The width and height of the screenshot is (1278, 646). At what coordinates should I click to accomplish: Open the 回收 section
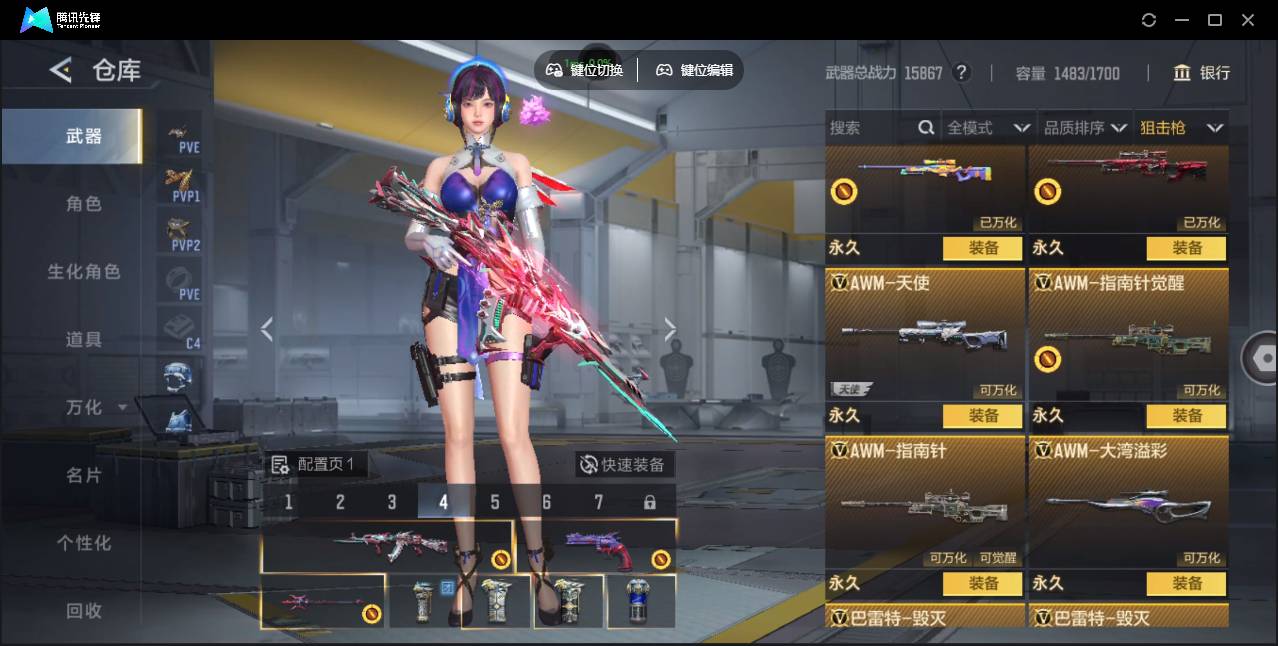pyautogui.click(x=84, y=610)
